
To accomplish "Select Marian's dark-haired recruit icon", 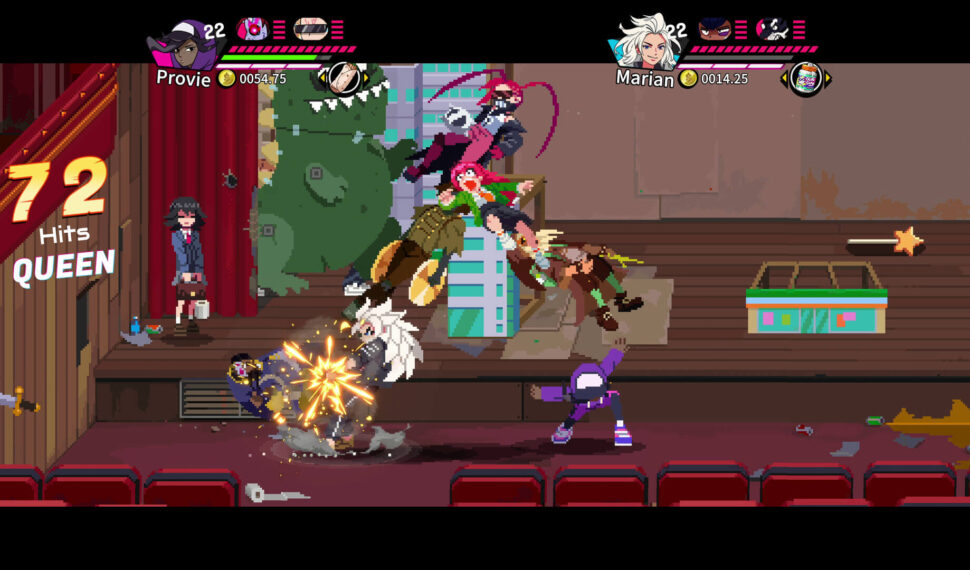I will [x=714, y=28].
